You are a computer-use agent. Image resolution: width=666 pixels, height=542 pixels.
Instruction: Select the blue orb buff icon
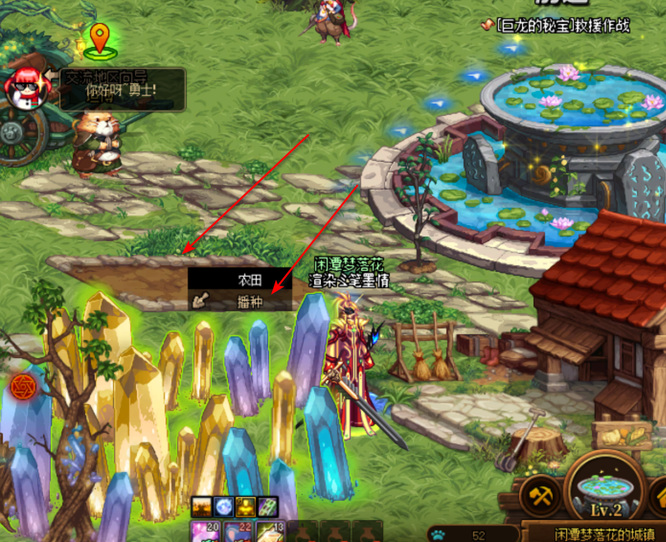point(225,507)
